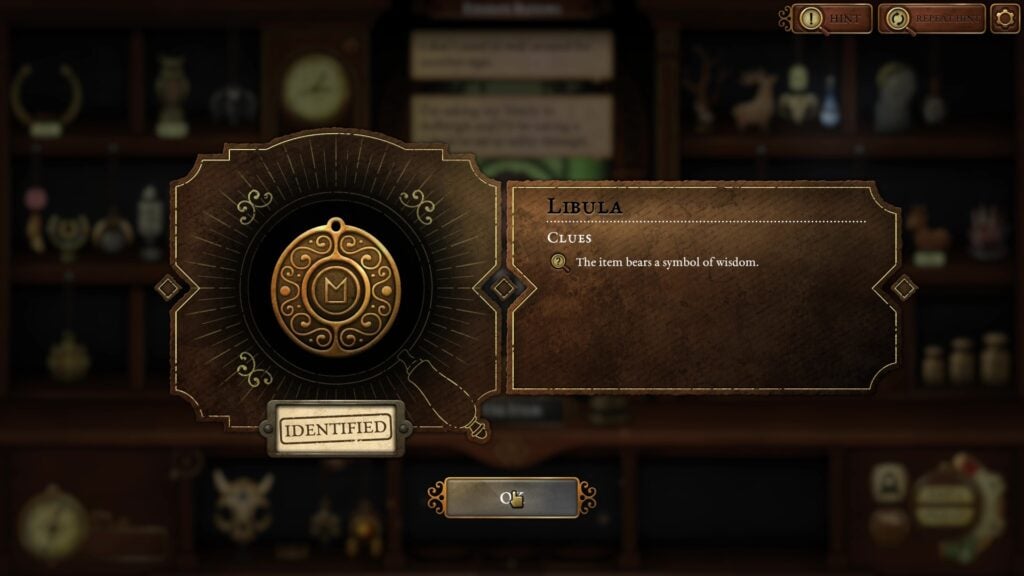Click the Repeat Hint button

click(931, 18)
